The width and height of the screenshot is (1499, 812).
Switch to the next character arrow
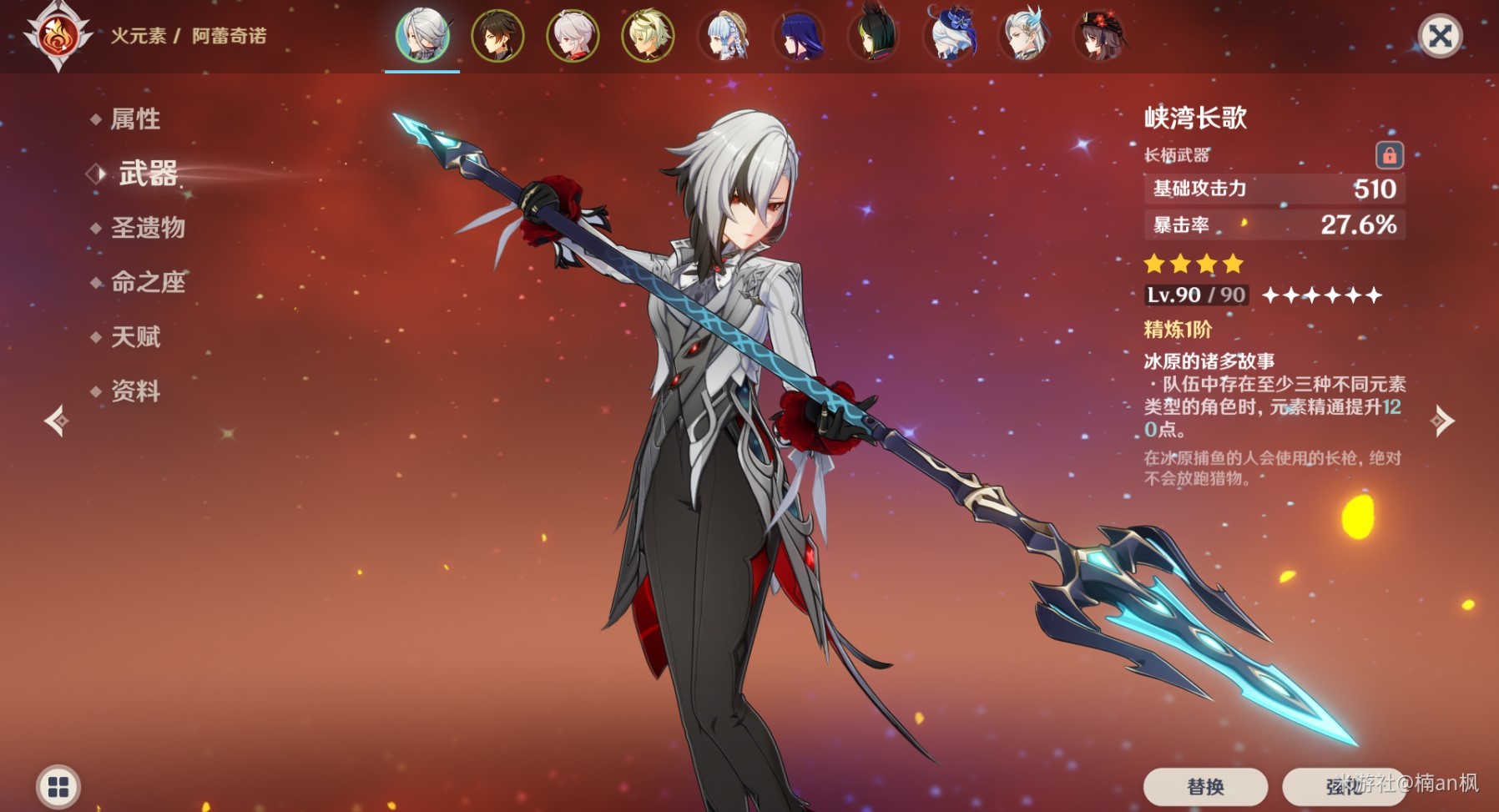[x=1442, y=421]
